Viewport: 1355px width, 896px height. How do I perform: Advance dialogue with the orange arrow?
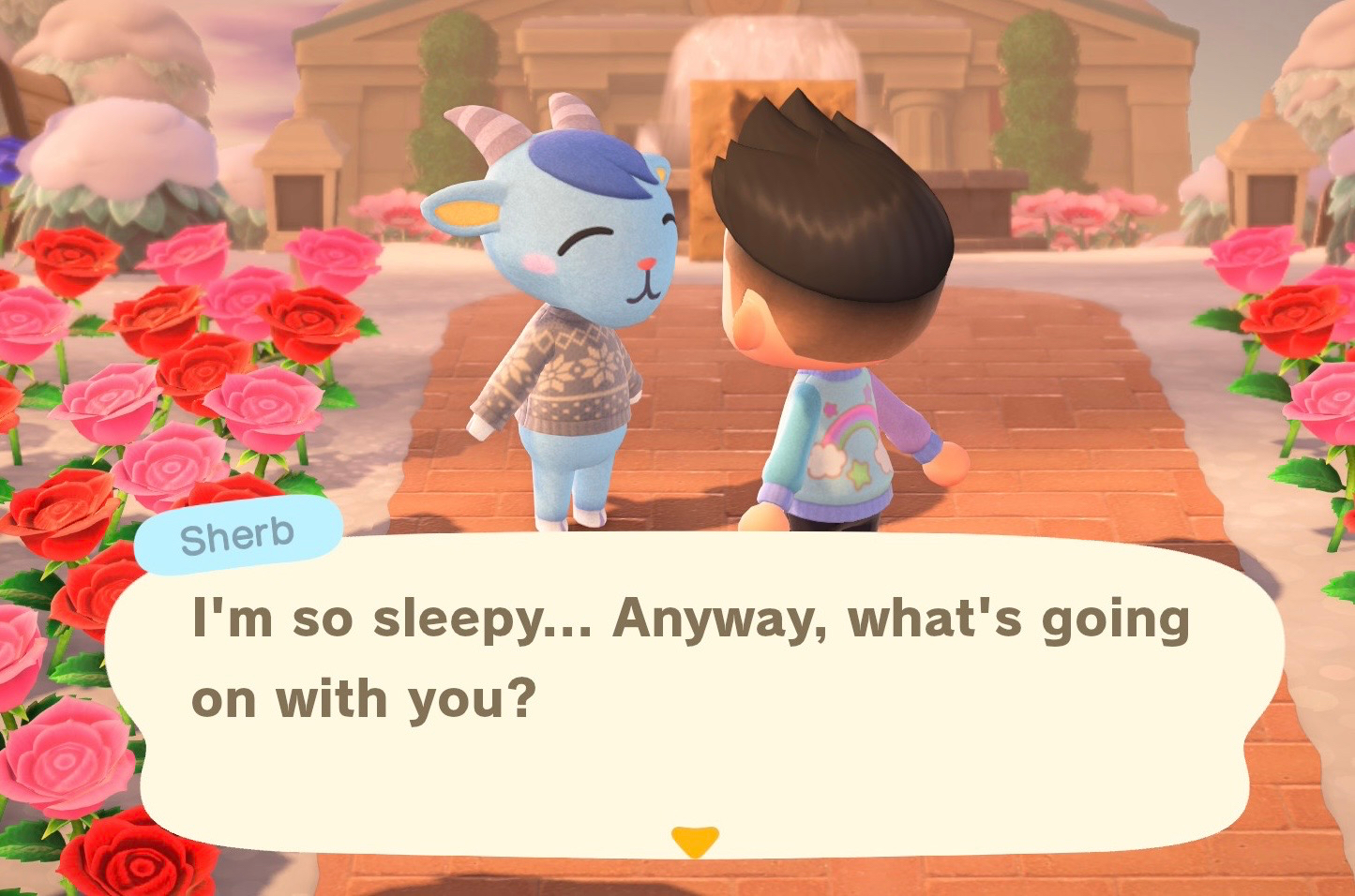click(695, 839)
